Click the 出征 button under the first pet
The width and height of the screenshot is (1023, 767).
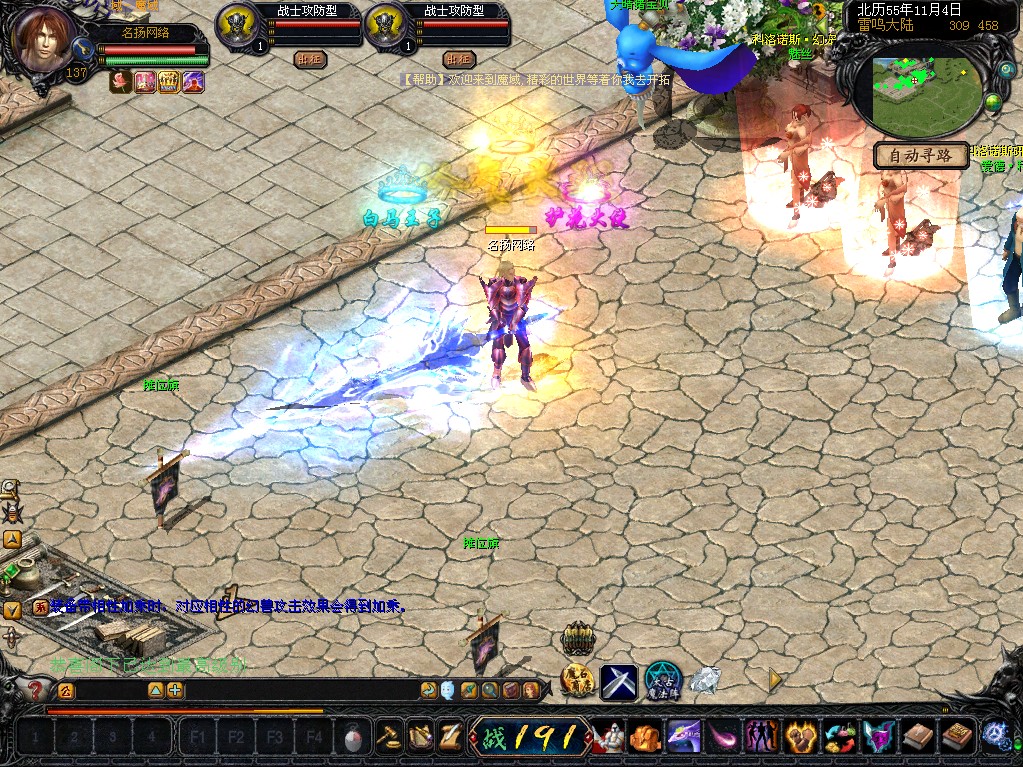311,59
